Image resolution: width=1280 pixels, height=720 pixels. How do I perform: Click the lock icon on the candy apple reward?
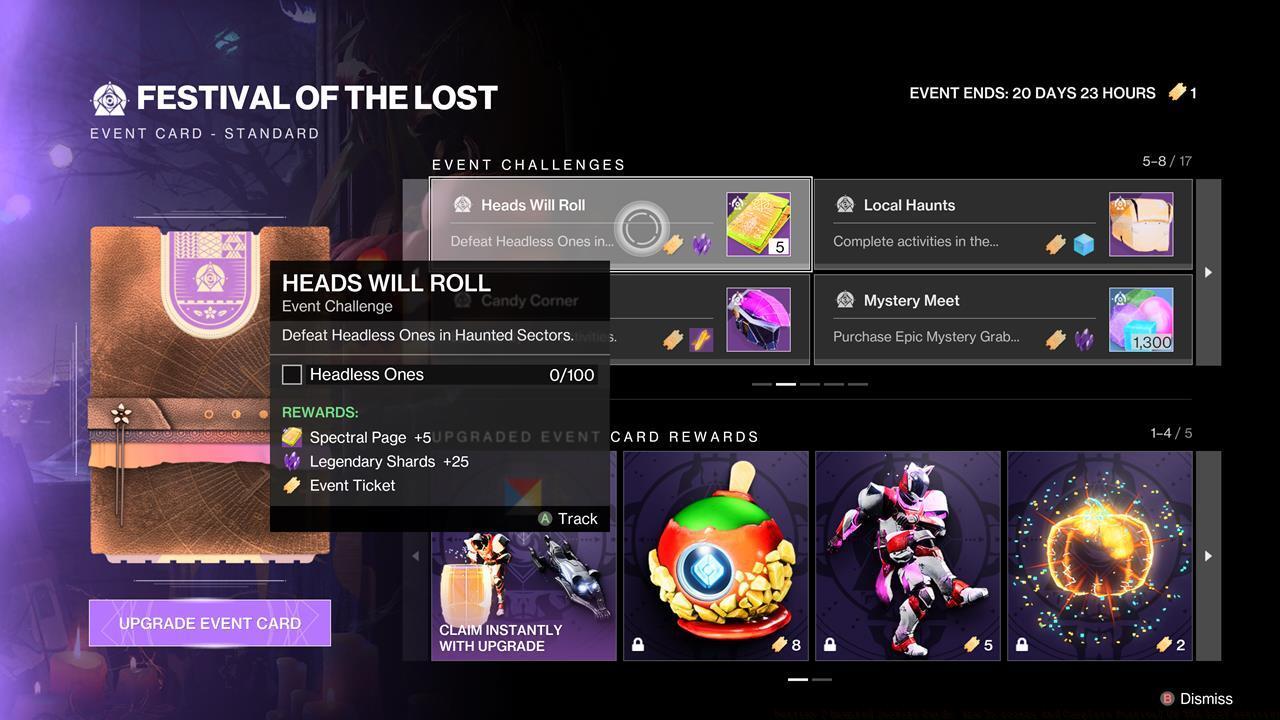click(x=637, y=645)
